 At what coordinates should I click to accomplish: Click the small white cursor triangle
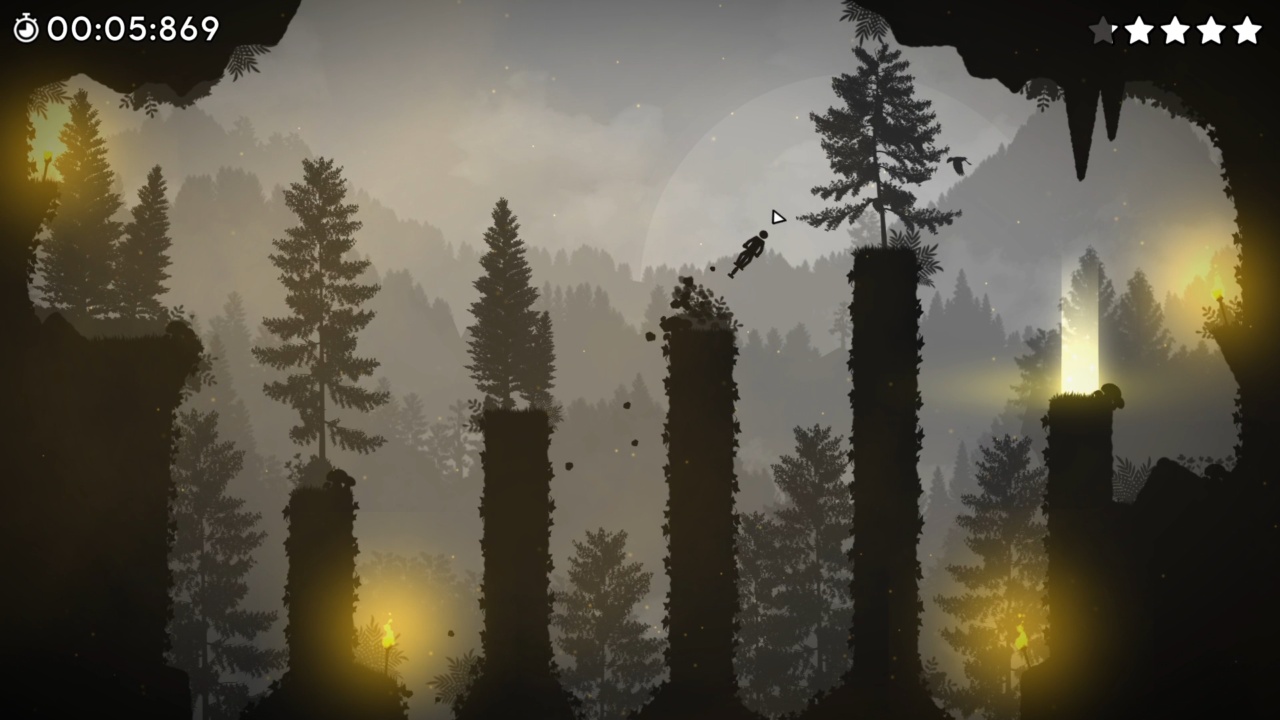(777, 216)
